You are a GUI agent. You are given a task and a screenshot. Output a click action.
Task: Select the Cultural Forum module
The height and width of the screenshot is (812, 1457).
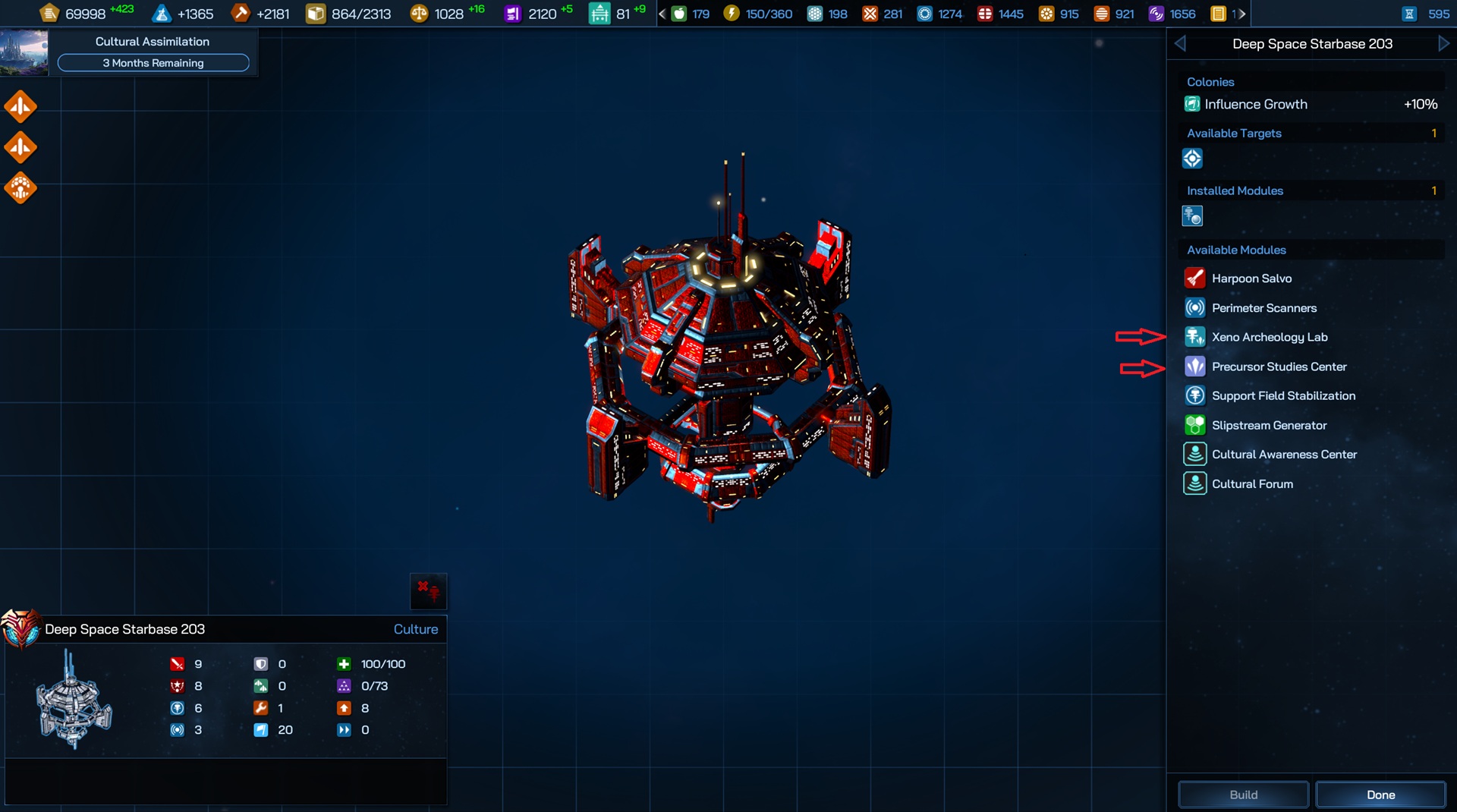tap(1252, 484)
